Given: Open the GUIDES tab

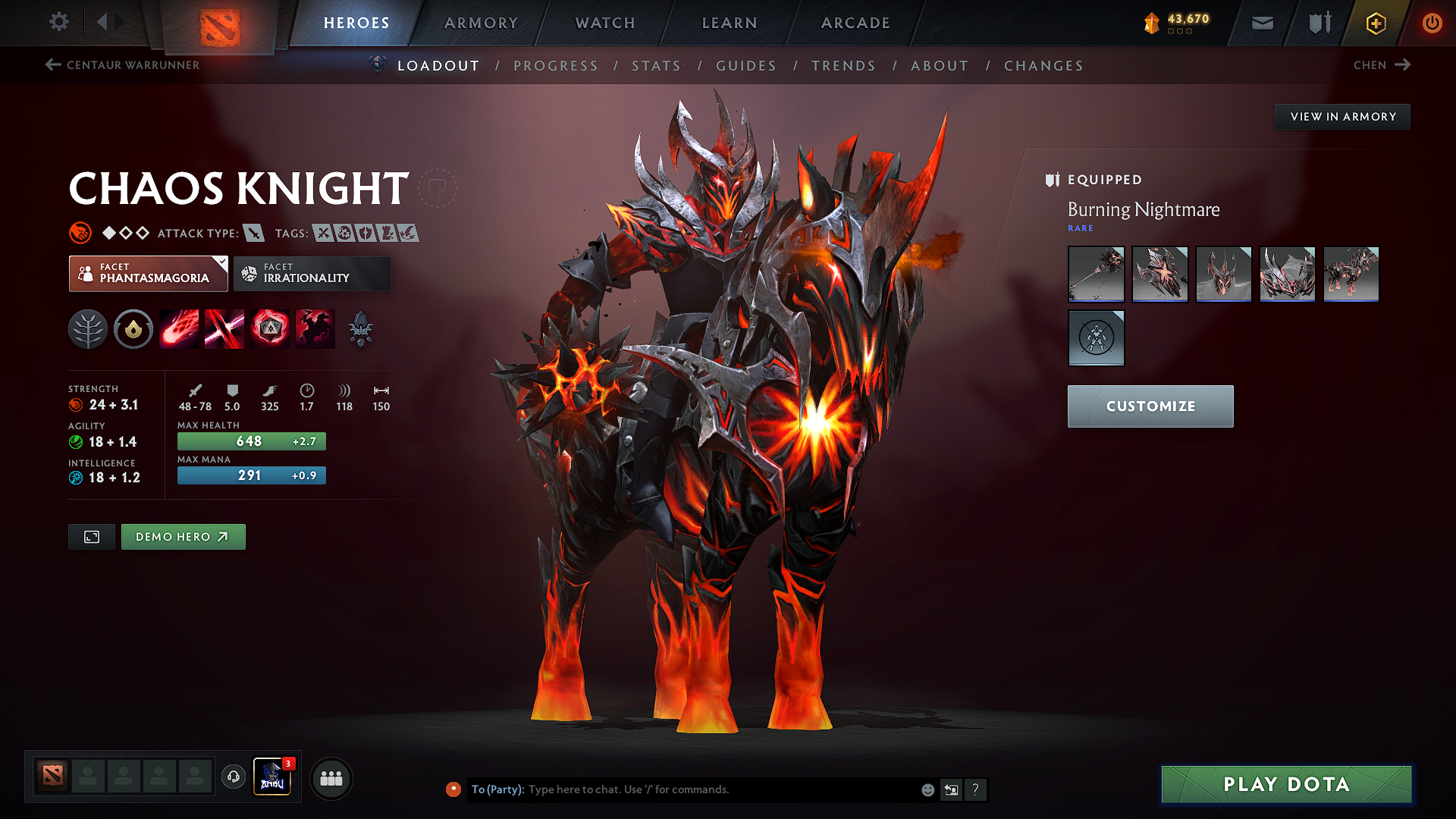Looking at the screenshot, I should [746, 66].
